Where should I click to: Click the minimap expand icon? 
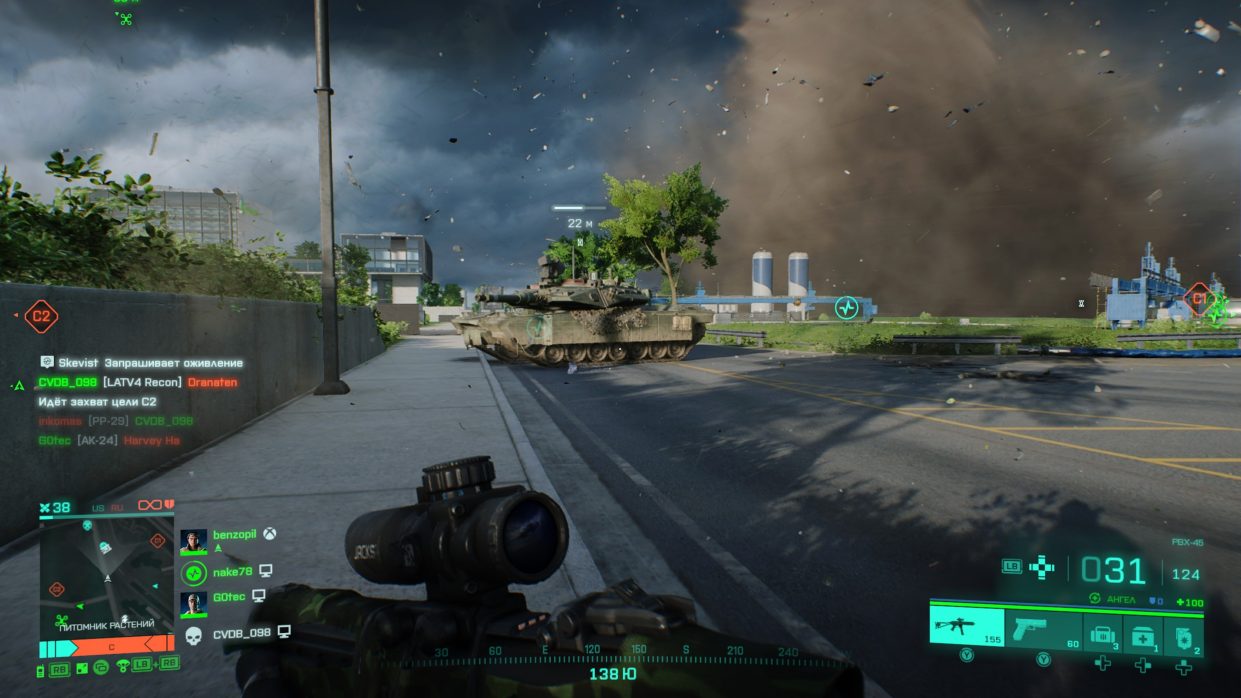[x=81, y=669]
